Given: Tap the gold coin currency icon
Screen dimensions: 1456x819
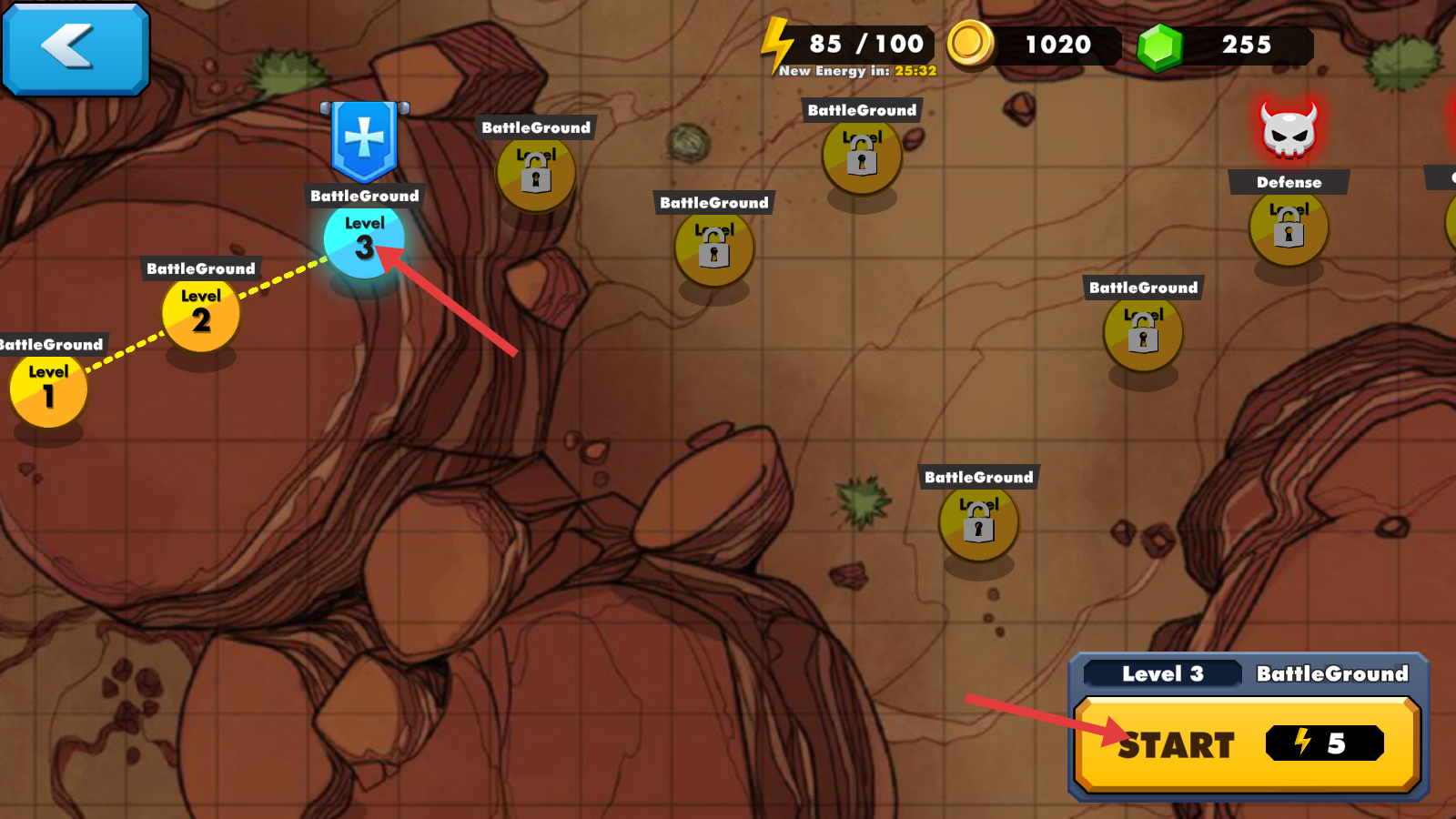Looking at the screenshot, I should tap(970, 43).
